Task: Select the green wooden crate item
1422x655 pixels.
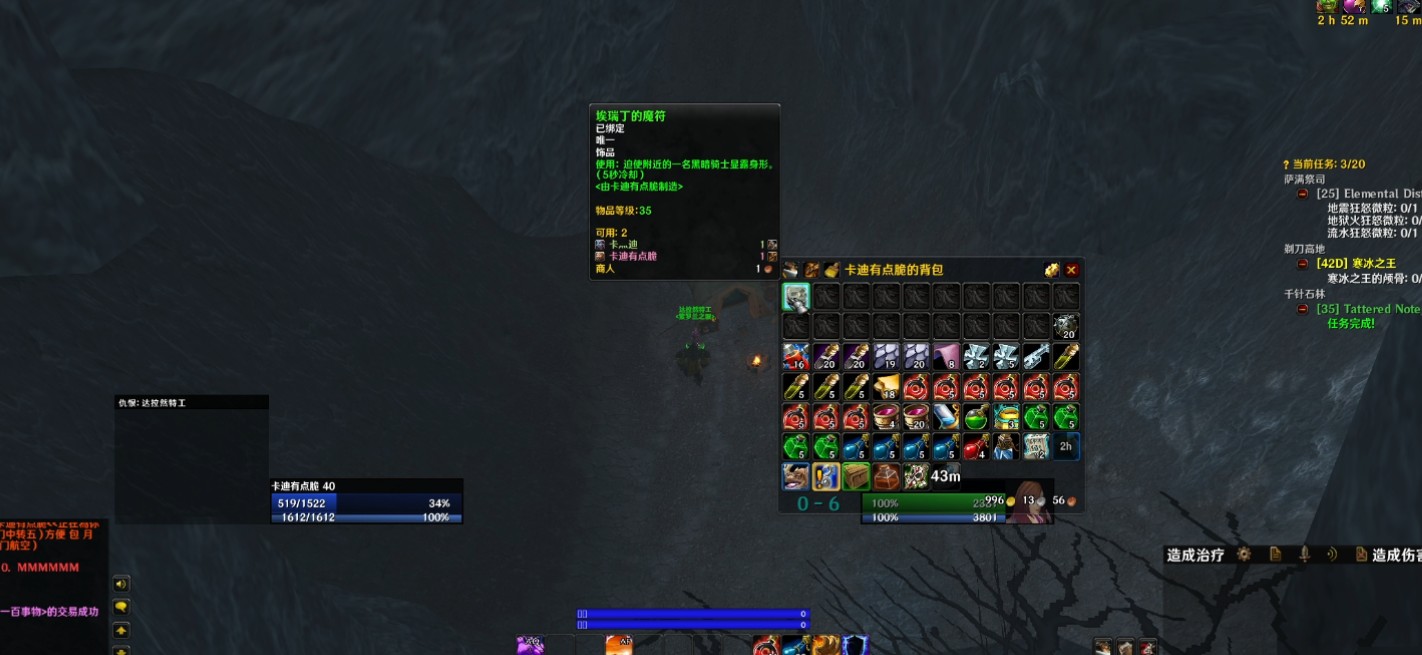Action: 855,477
